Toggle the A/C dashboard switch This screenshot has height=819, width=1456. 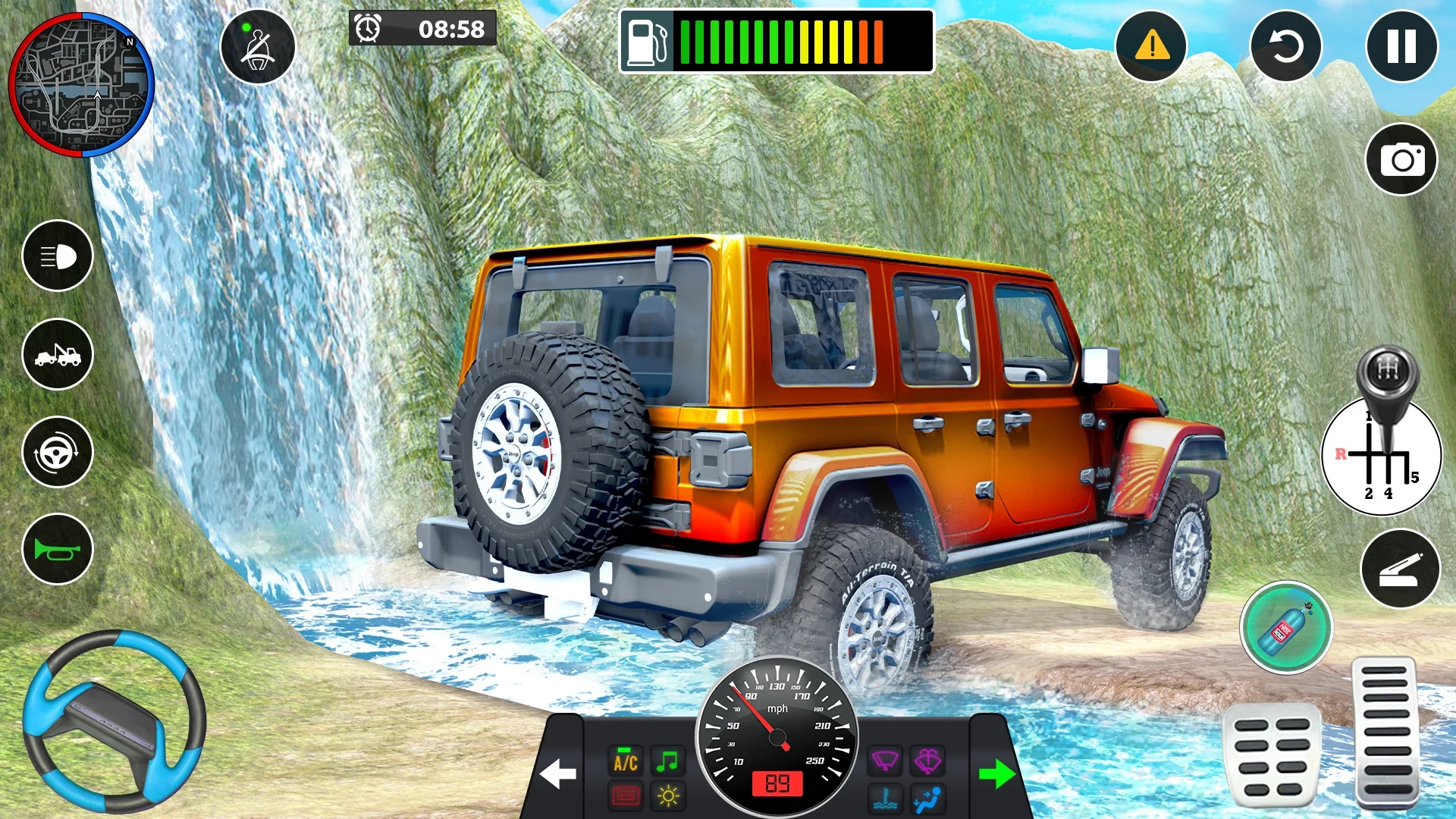coord(626,762)
